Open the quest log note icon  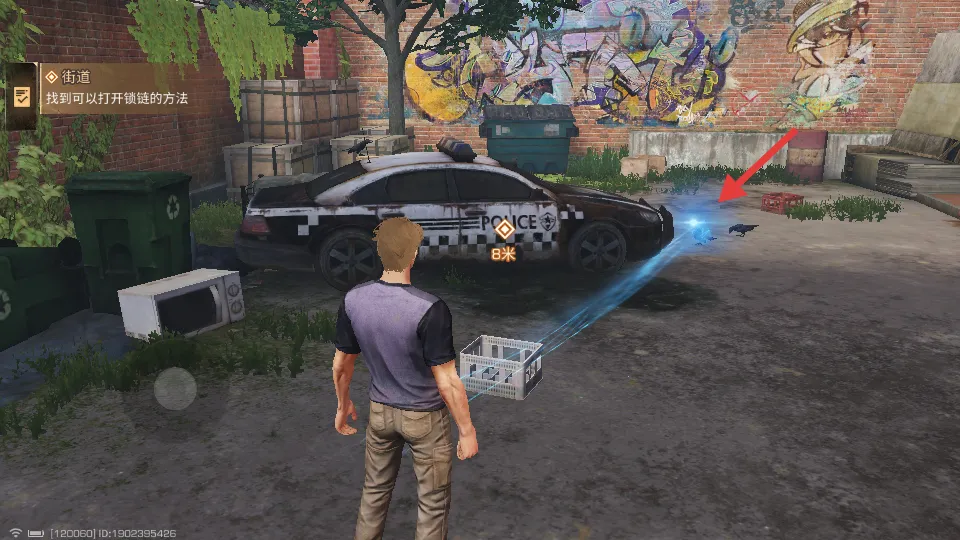click(21, 97)
